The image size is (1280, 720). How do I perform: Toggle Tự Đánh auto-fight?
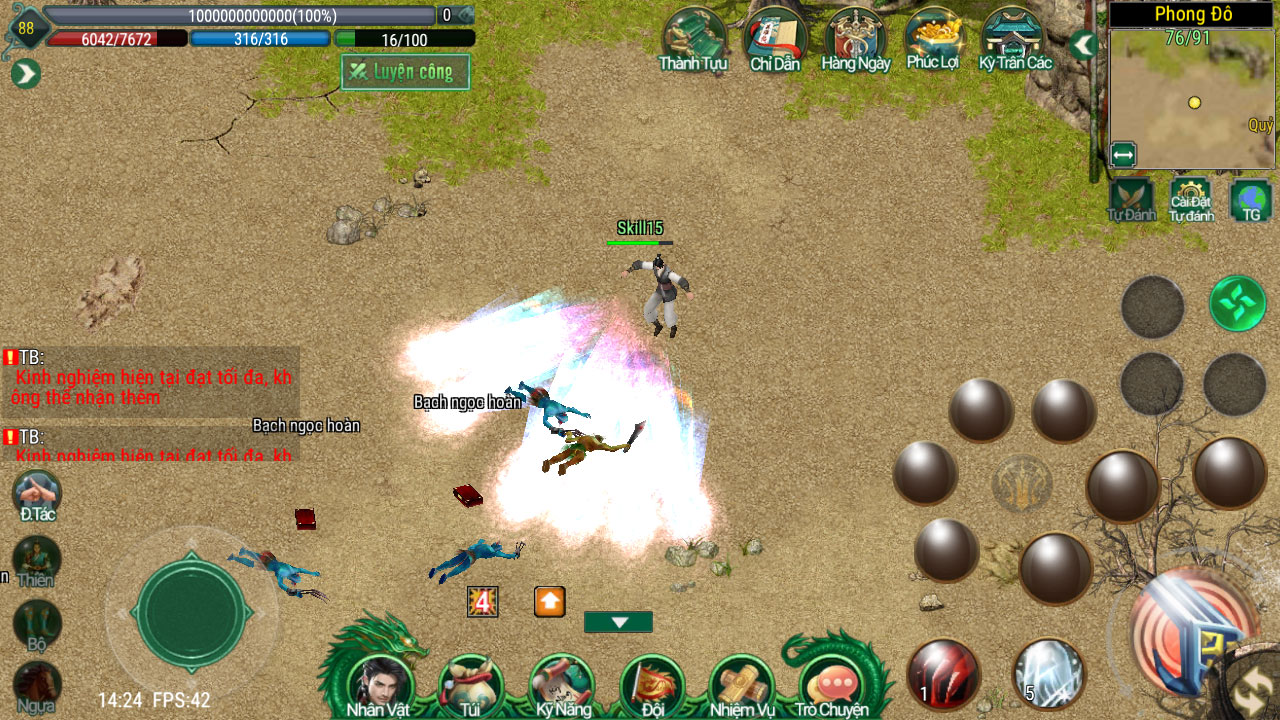[x=1132, y=199]
